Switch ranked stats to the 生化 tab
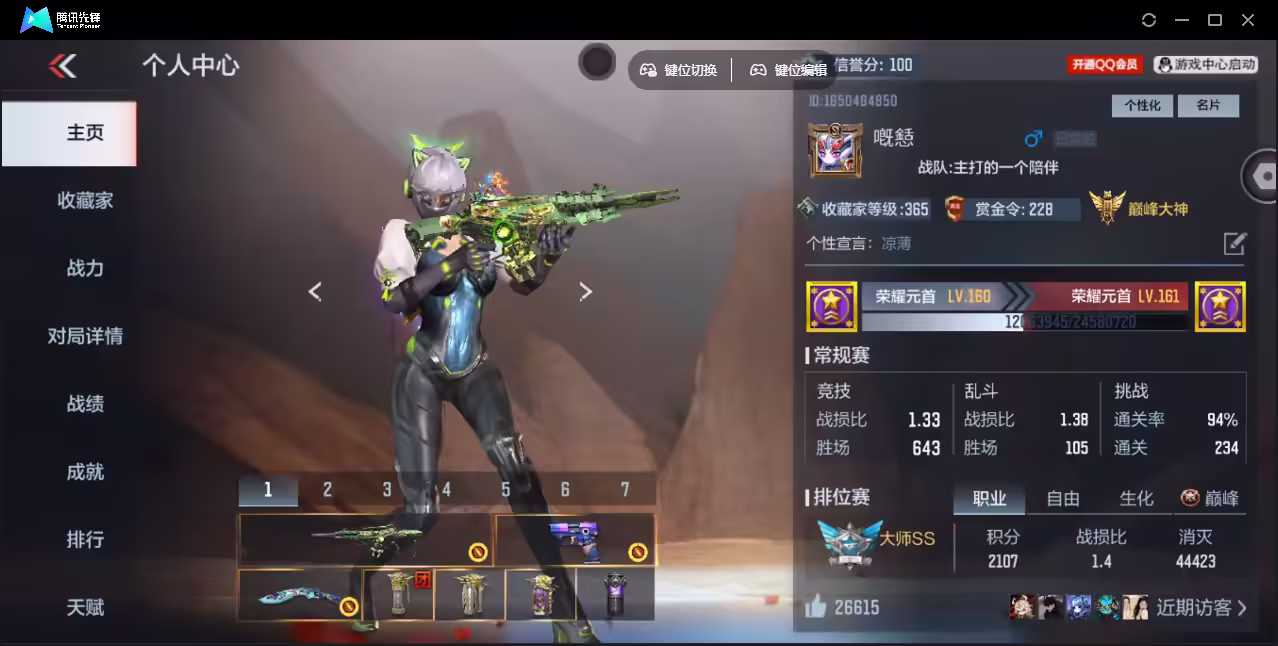This screenshot has width=1278, height=646. point(1136,498)
